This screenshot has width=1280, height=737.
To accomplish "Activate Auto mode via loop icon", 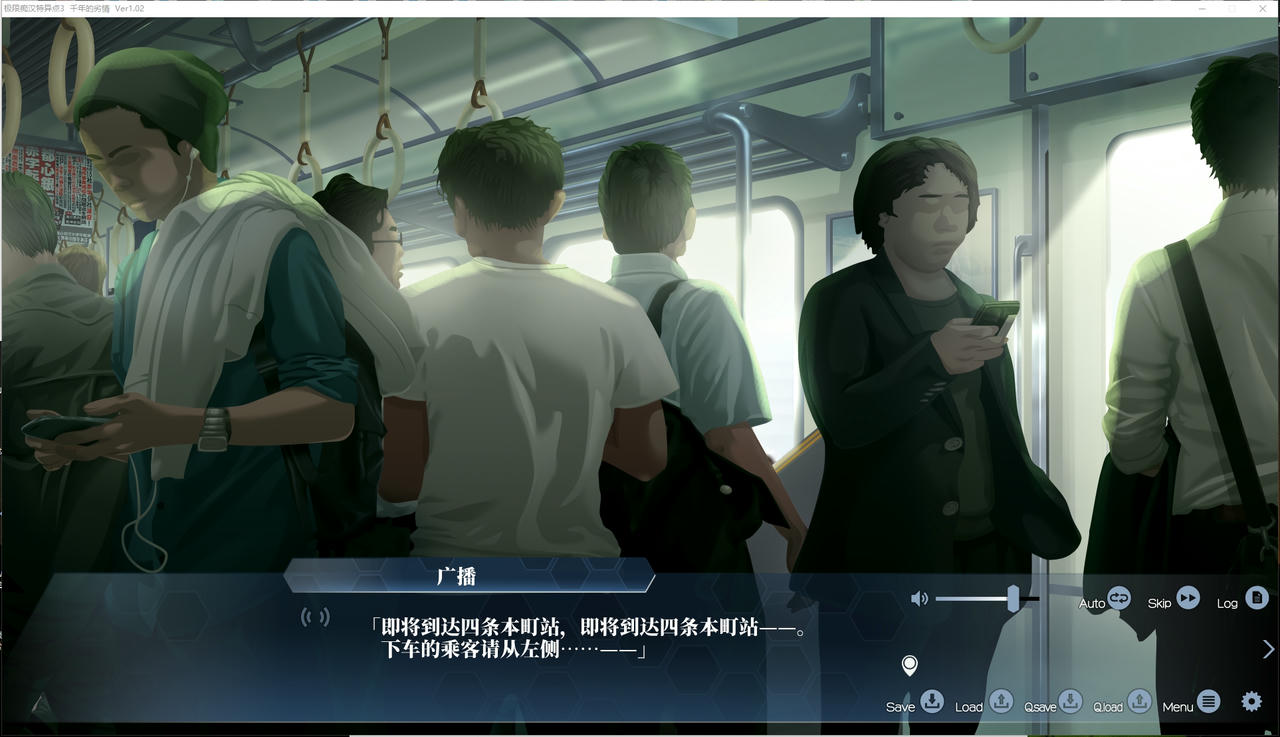I will (1117, 599).
